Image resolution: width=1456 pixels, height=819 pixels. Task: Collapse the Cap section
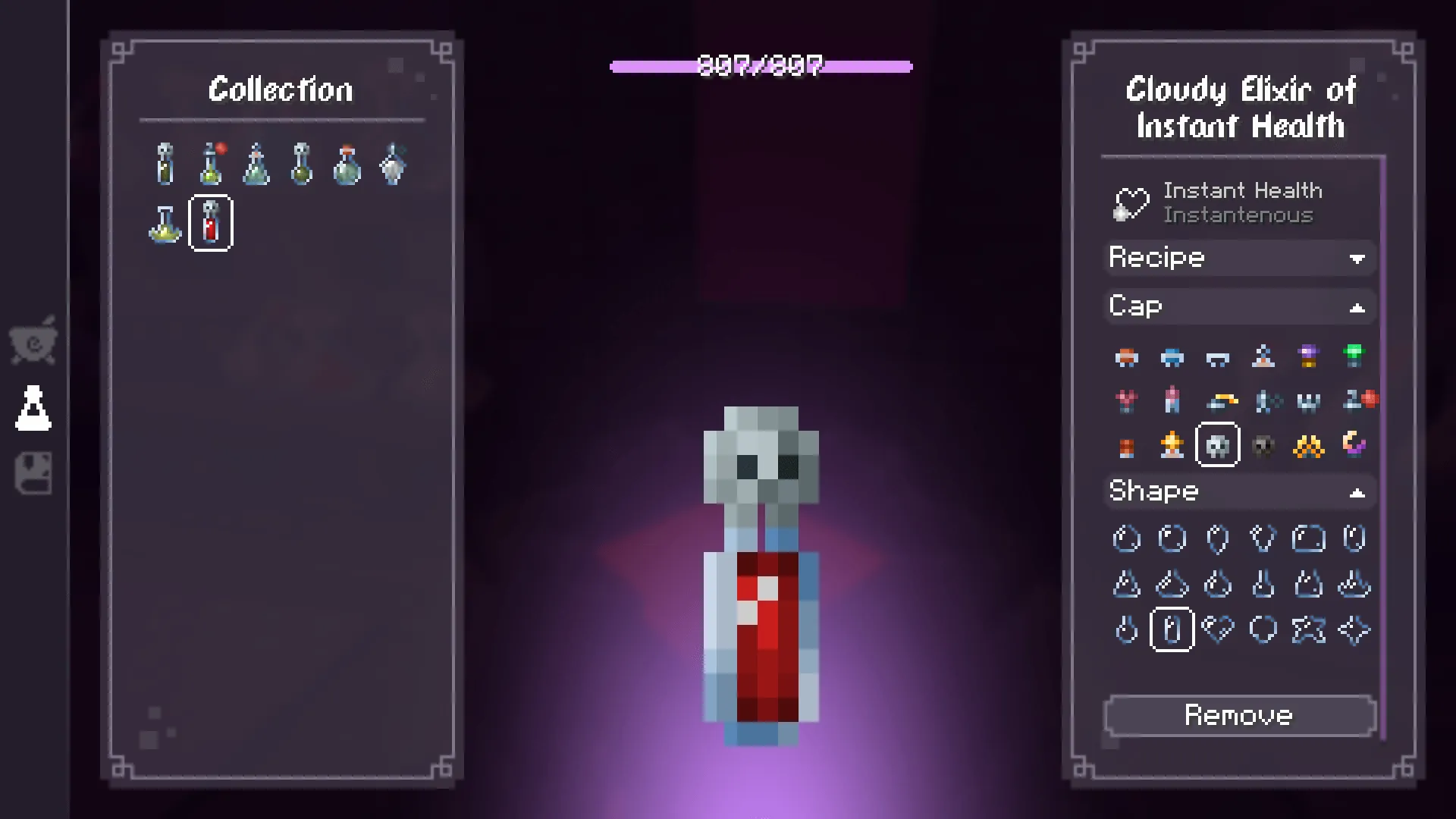pos(1239,306)
